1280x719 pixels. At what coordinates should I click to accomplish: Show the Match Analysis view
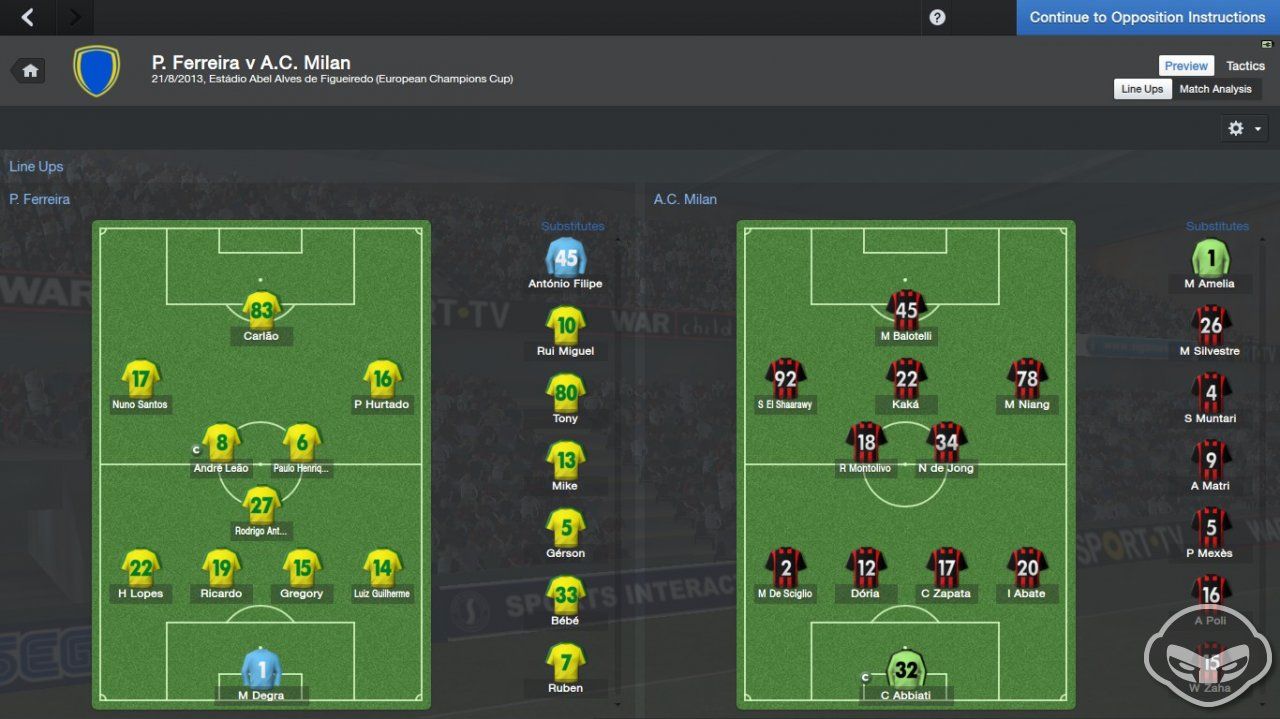[1215, 89]
